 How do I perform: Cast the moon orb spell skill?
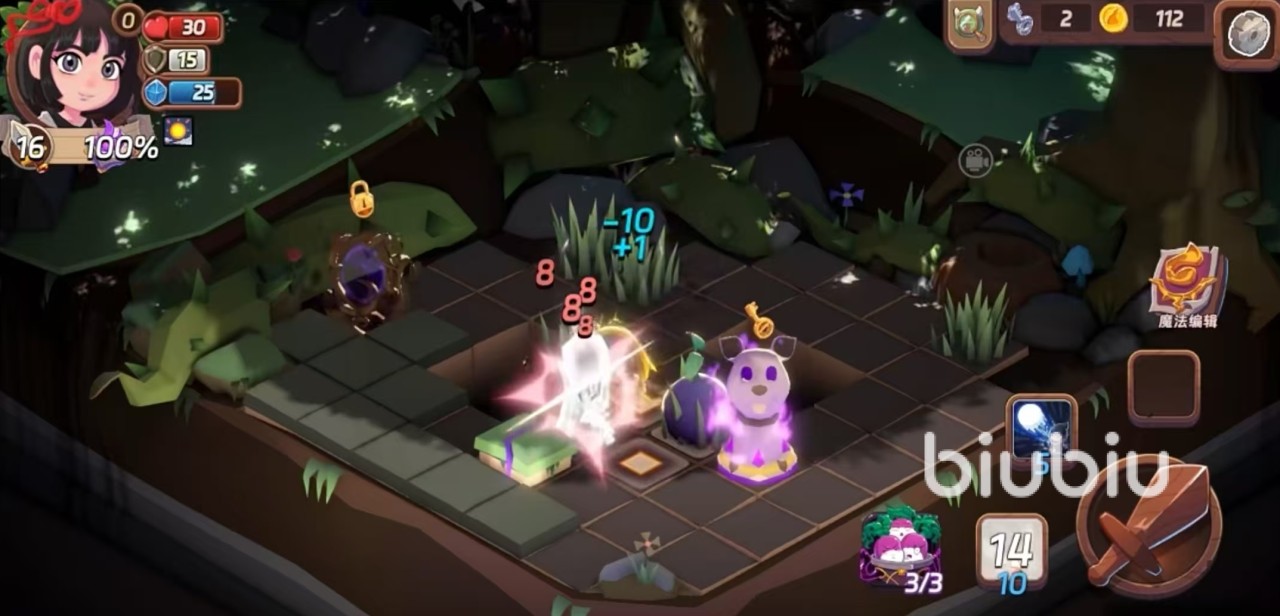pos(1041,430)
